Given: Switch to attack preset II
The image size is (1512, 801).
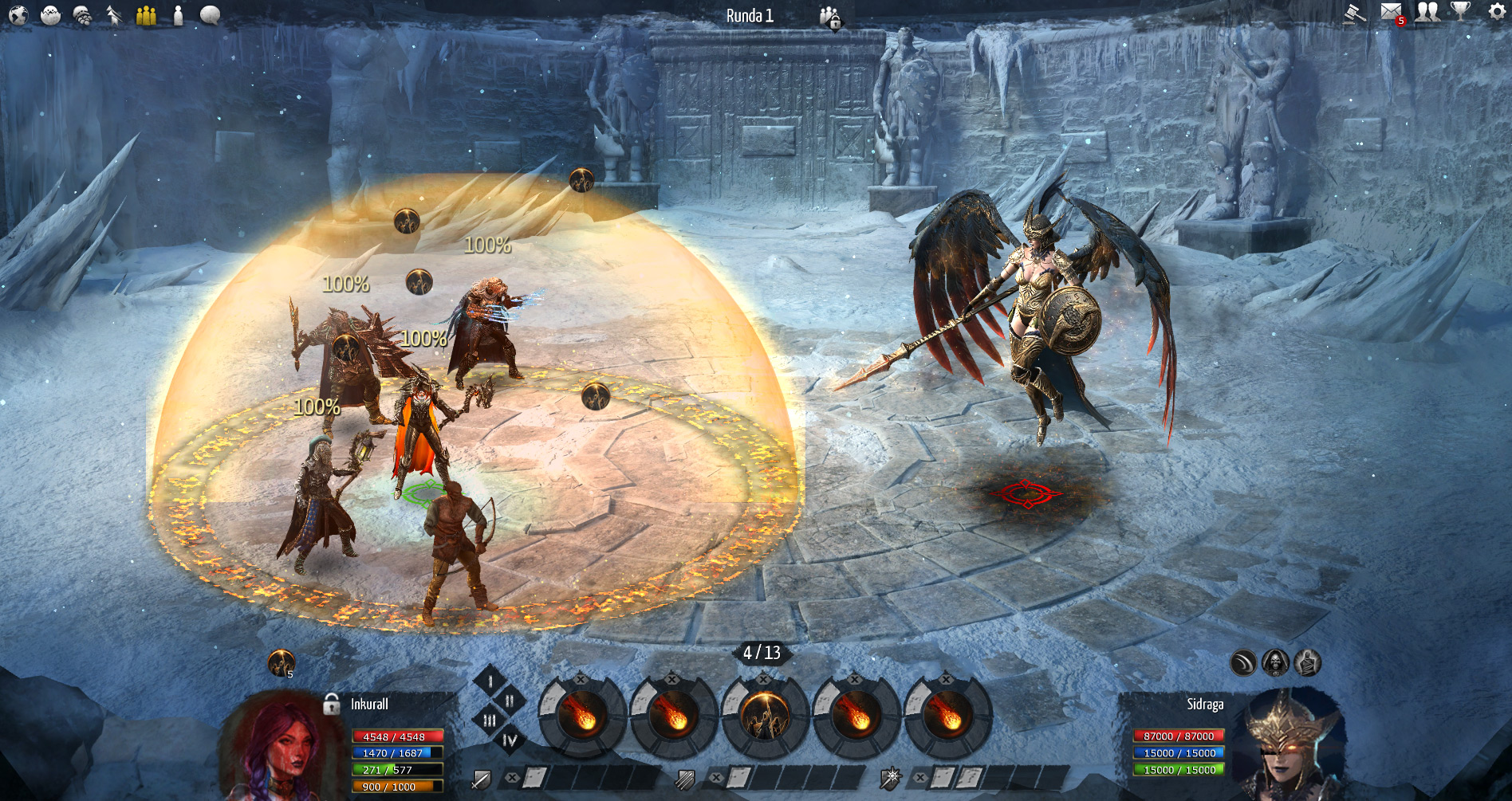Looking at the screenshot, I should (510, 701).
